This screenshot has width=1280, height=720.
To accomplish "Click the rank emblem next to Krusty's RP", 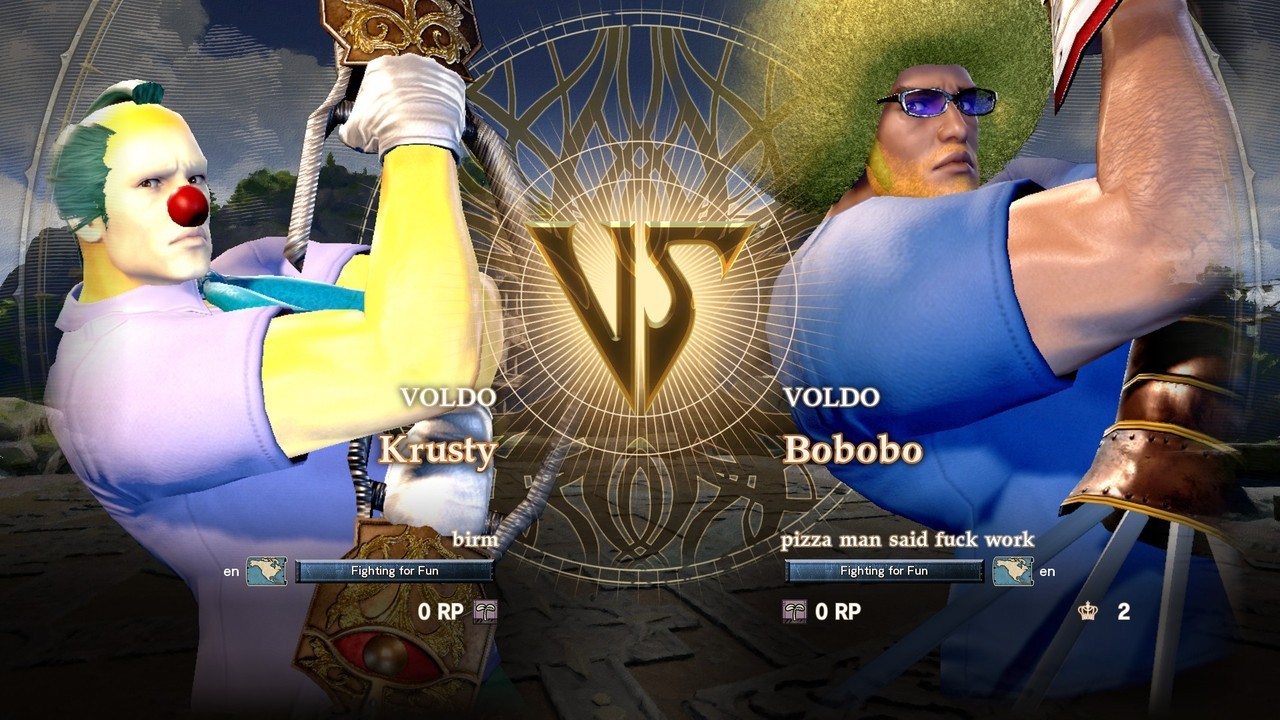I will (x=485, y=611).
